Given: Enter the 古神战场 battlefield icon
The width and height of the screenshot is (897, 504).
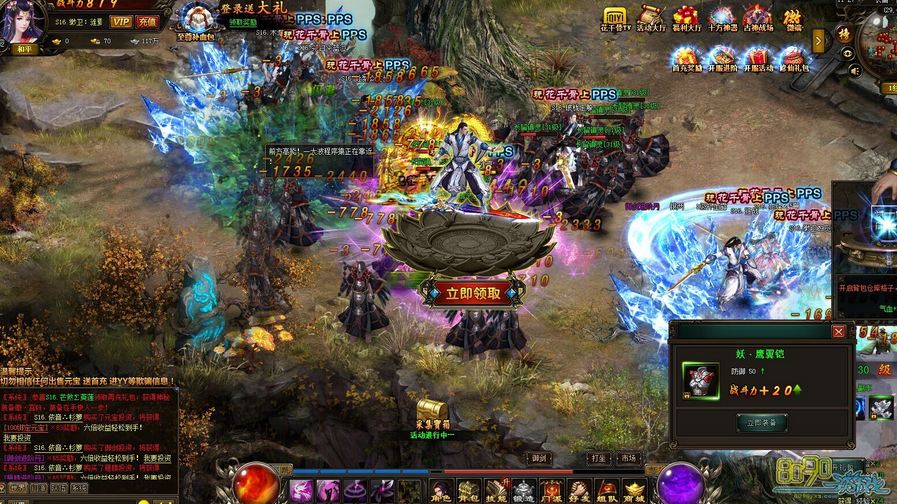Looking at the screenshot, I should pyautogui.click(x=756, y=17).
